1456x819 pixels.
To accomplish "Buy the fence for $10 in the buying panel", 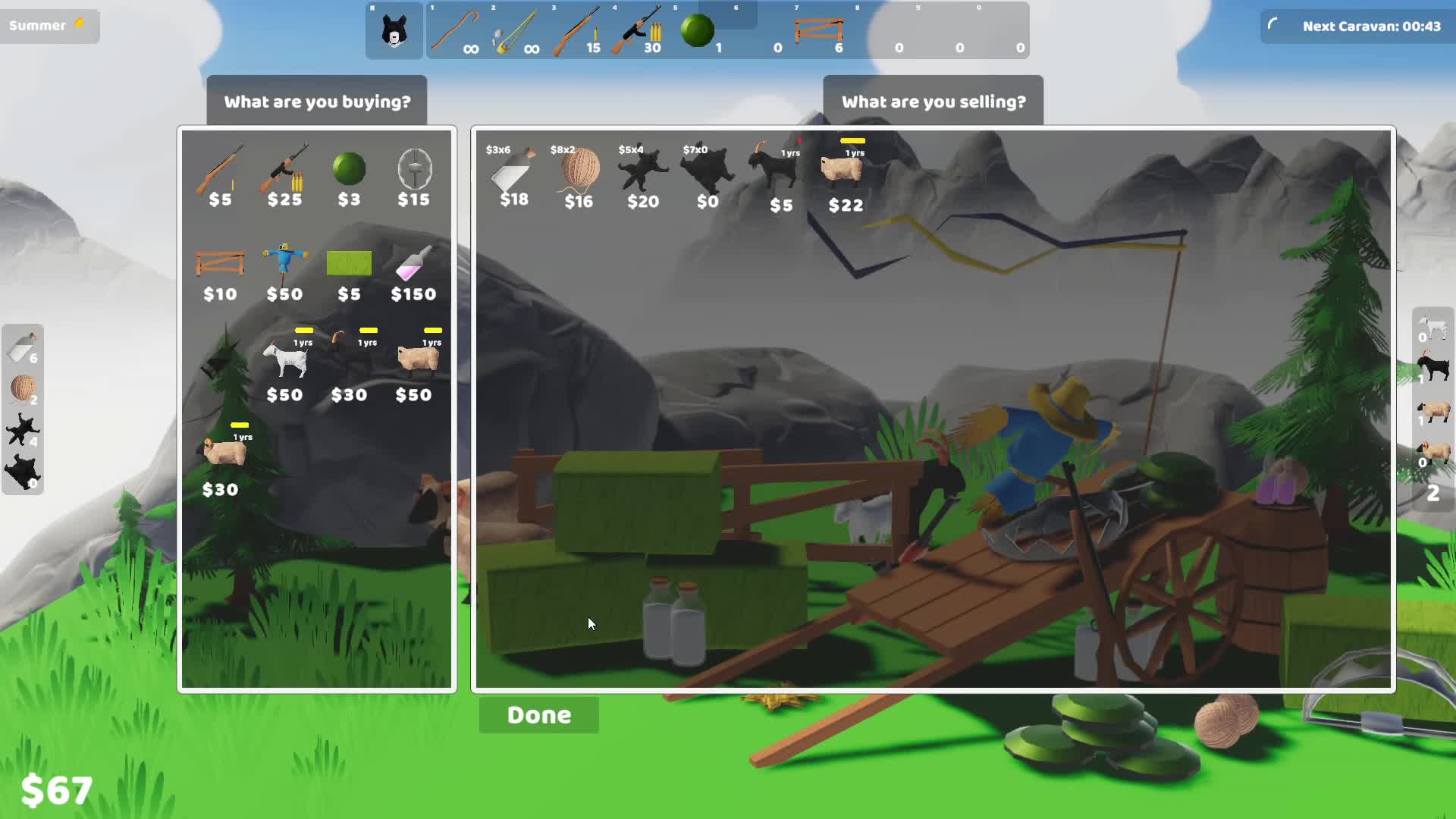I will click(220, 264).
